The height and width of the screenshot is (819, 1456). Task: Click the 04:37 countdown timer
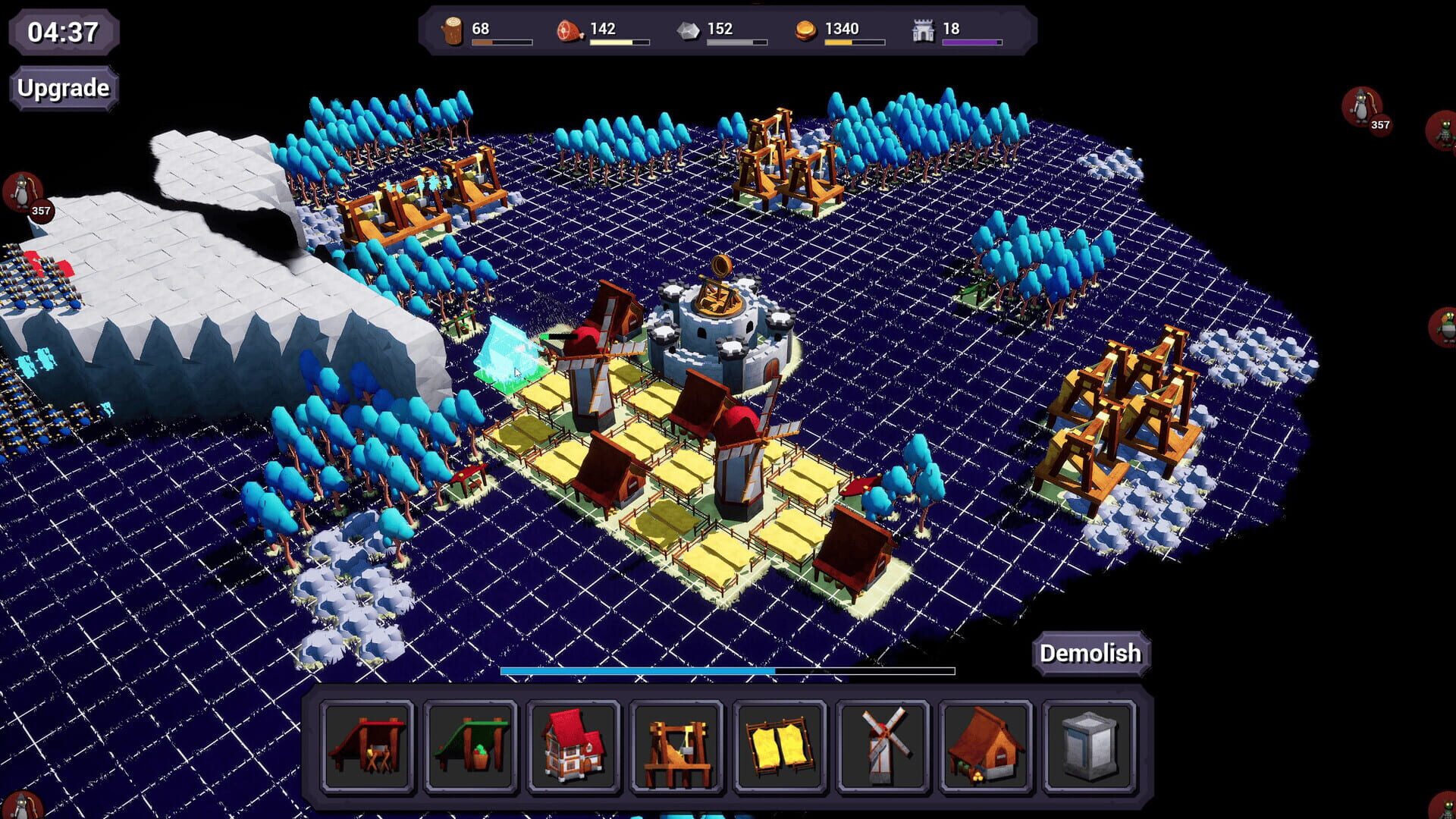click(64, 32)
